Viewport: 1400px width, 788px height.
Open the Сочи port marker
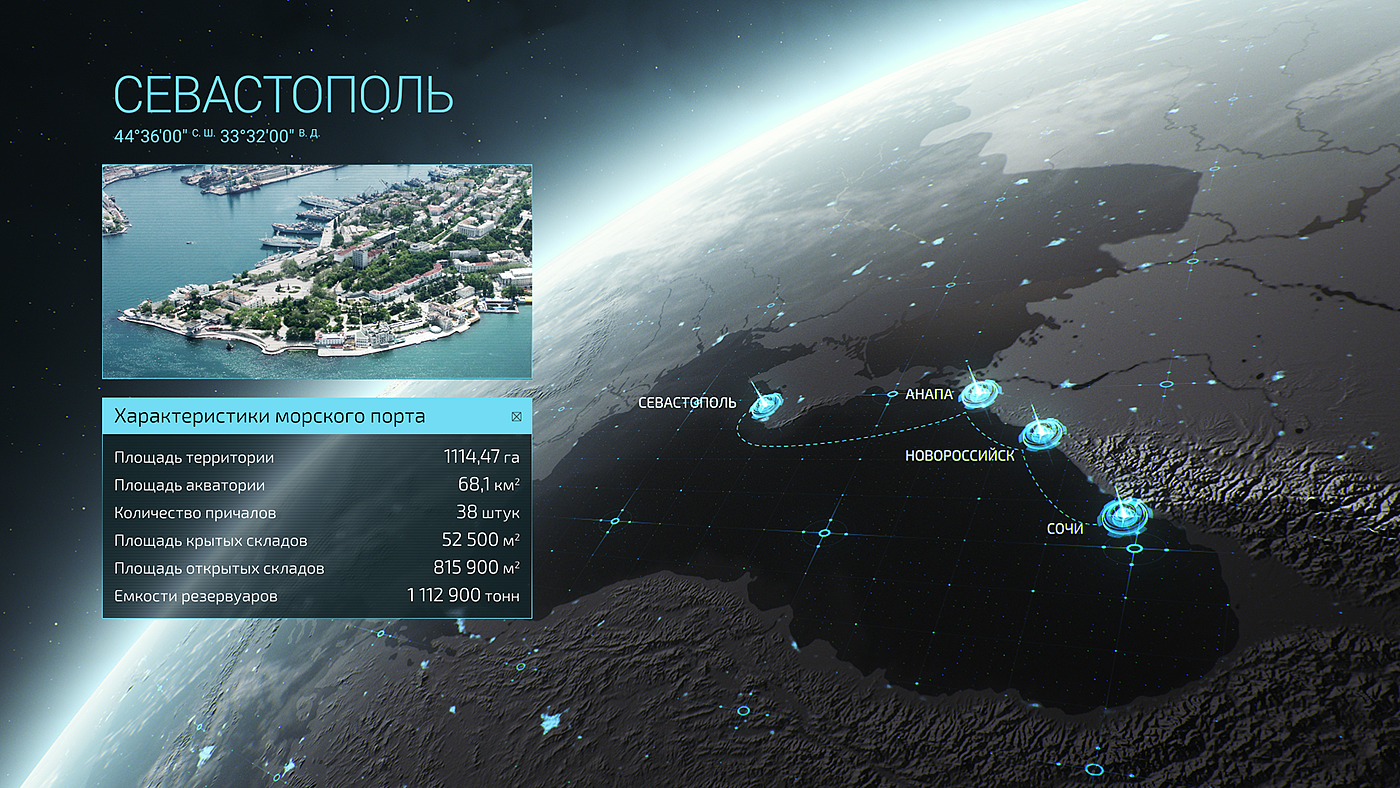tap(1122, 516)
